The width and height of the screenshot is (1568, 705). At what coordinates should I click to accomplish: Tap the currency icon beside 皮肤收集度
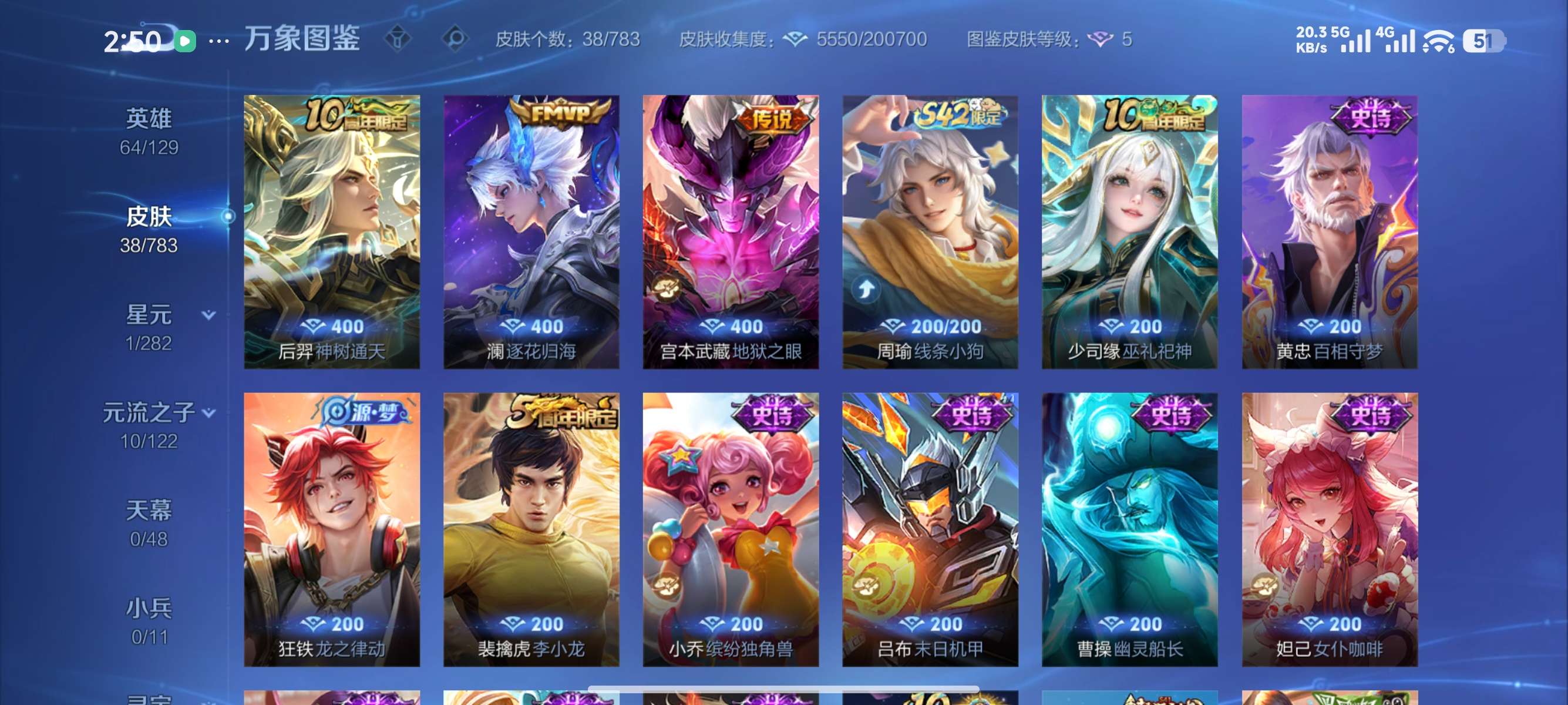(795, 38)
